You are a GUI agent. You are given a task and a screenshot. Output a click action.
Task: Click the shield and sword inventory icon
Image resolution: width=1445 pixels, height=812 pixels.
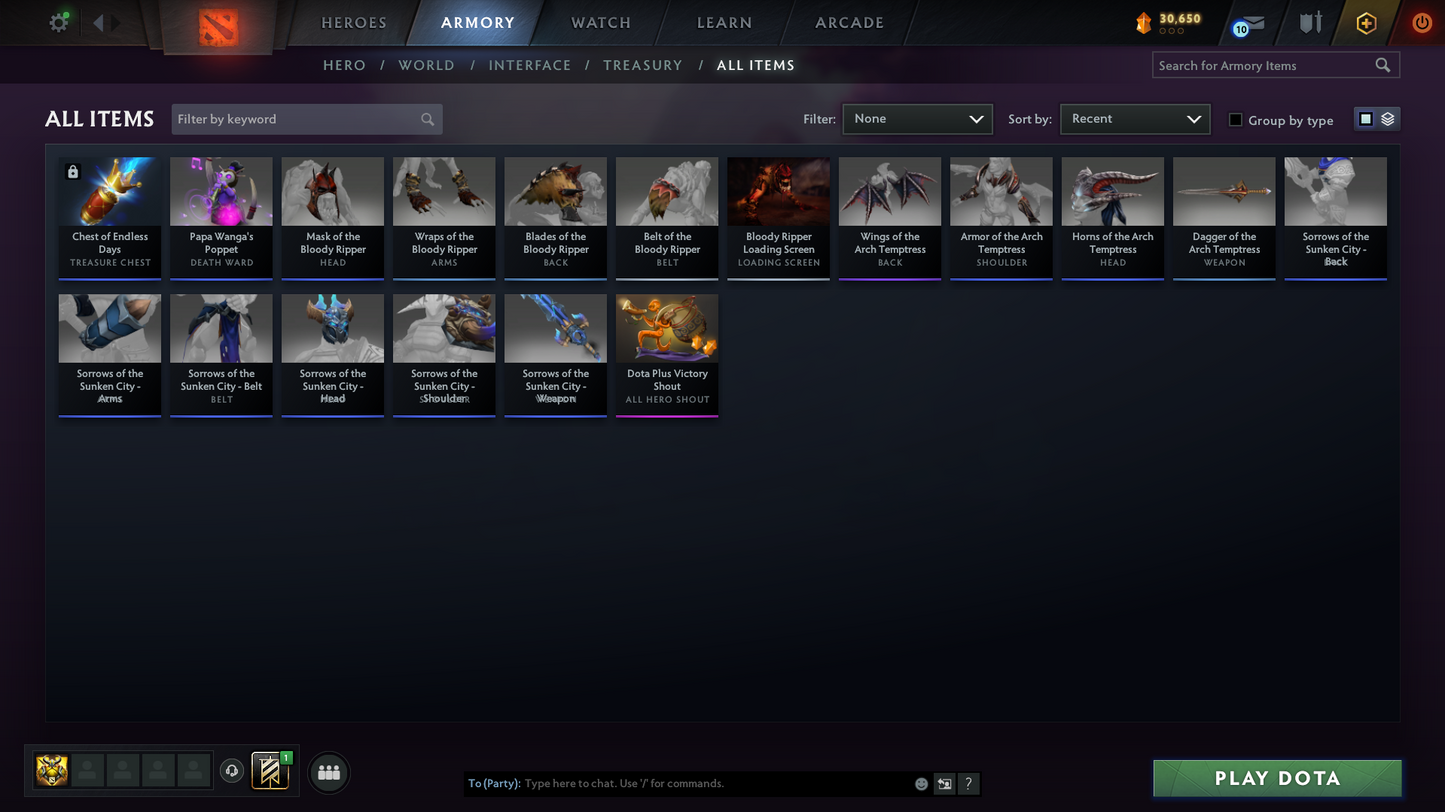pyautogui.click(x=1310, y=23)
